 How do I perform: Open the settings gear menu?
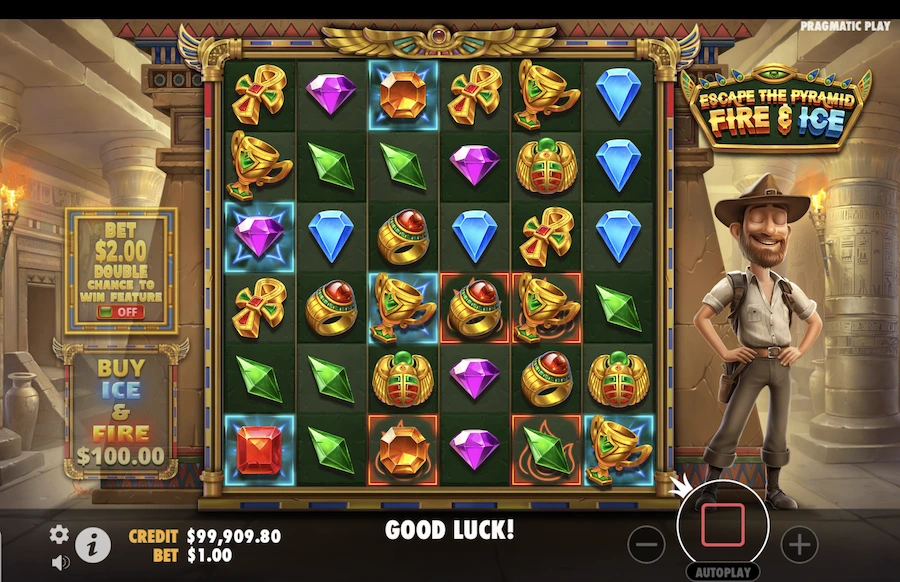(60, 534)
